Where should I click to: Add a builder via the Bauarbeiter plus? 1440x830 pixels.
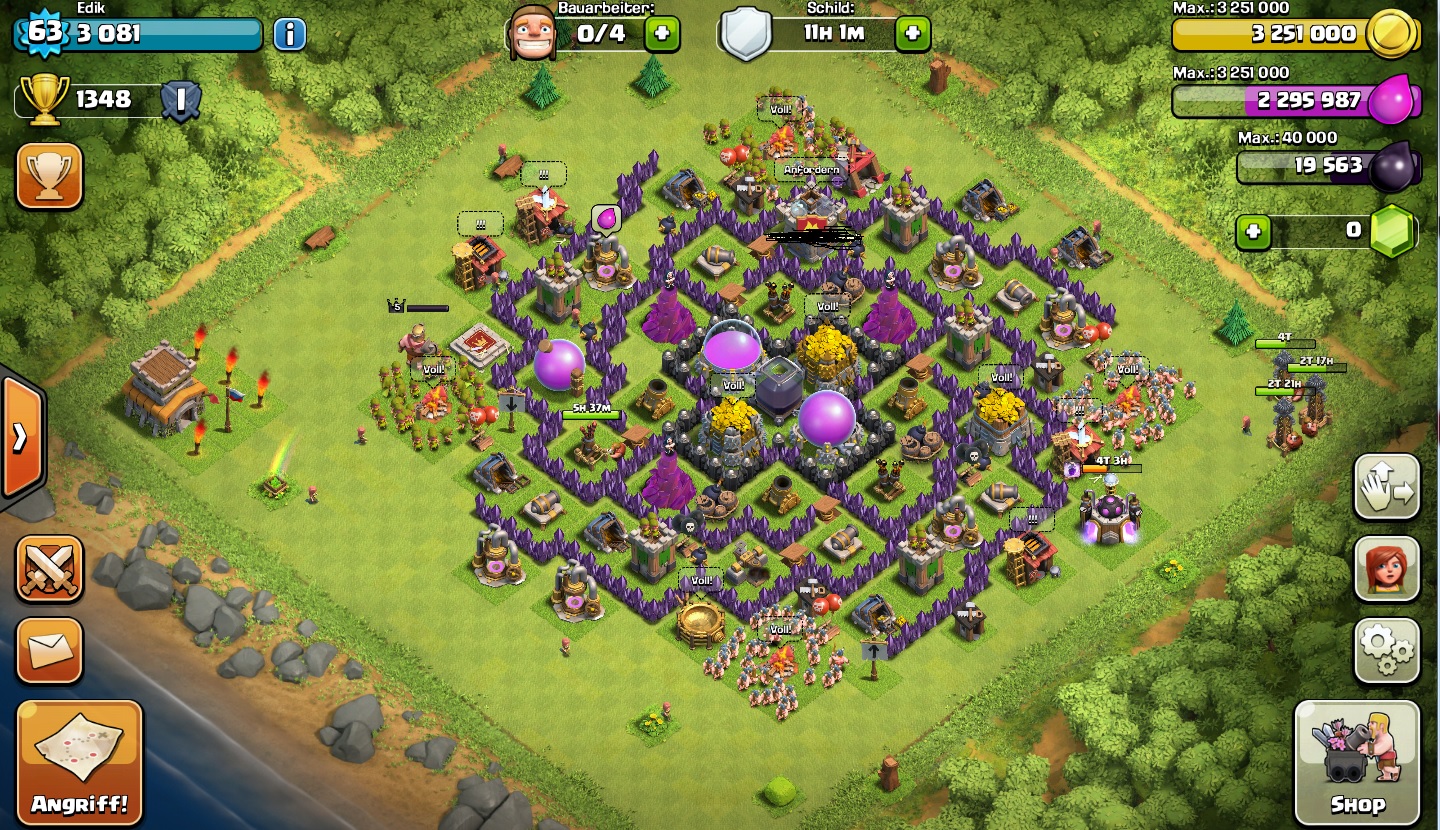[x=661, y=34]
